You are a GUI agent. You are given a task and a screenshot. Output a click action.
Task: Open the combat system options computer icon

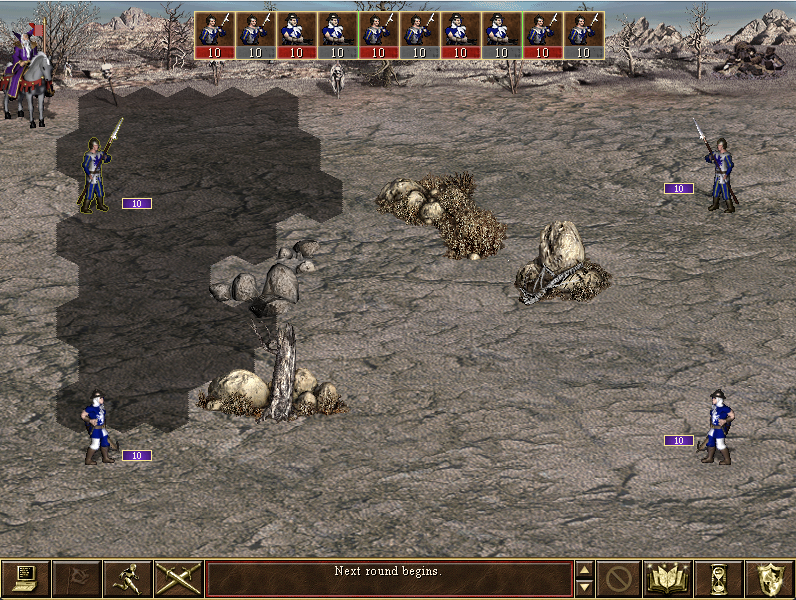point(25,579)
